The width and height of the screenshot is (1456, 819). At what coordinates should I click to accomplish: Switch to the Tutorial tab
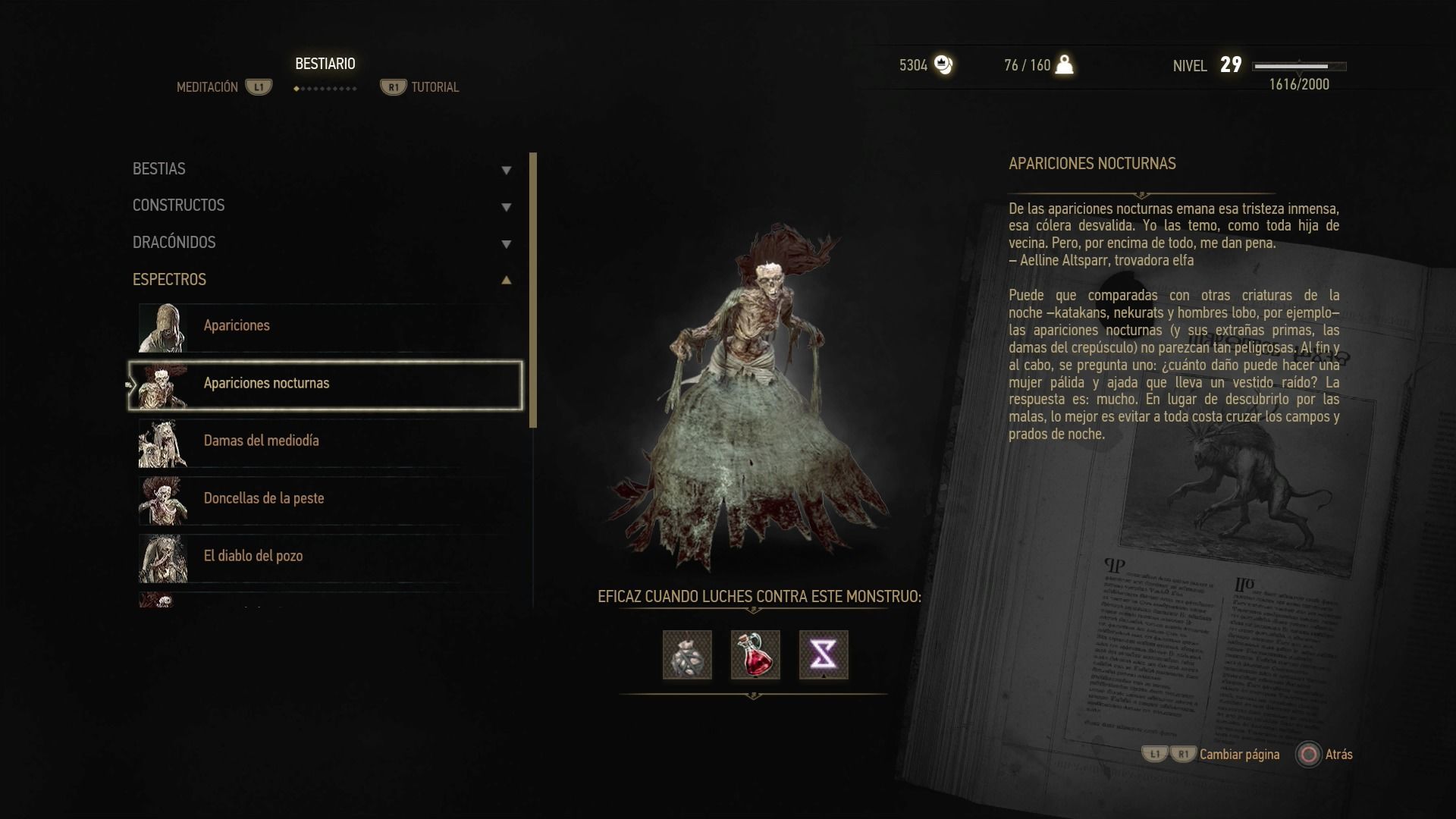point(421,87)
